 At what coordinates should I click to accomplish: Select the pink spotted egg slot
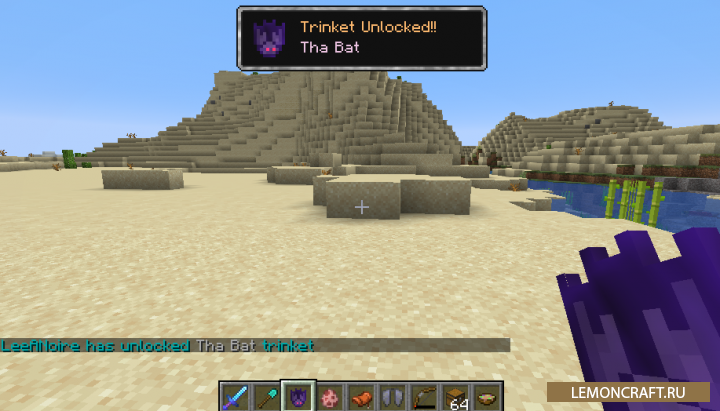coord(328,396)
